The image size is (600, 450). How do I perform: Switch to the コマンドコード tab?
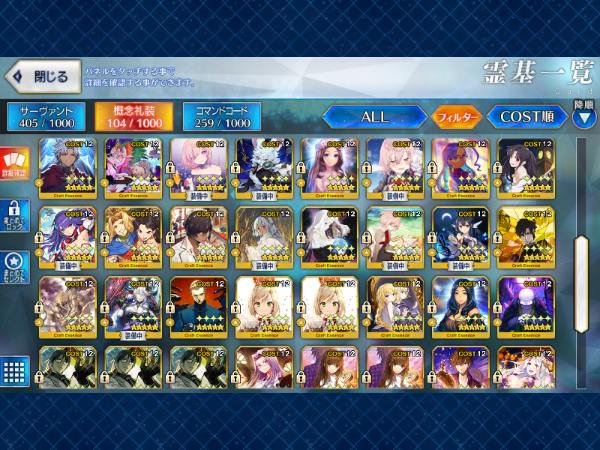click(221, 117)
